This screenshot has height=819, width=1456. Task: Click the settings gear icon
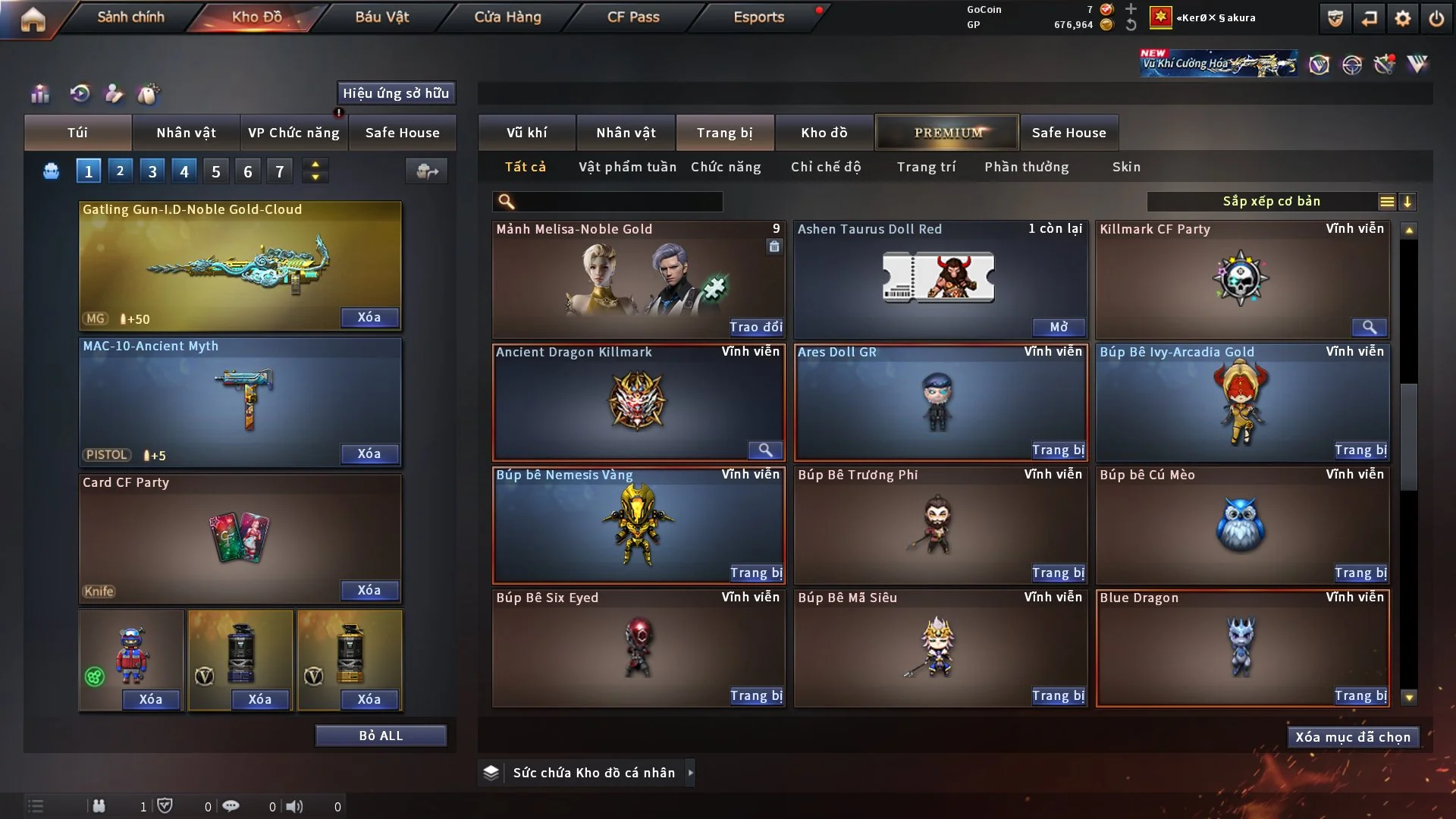pos(1403,18)
